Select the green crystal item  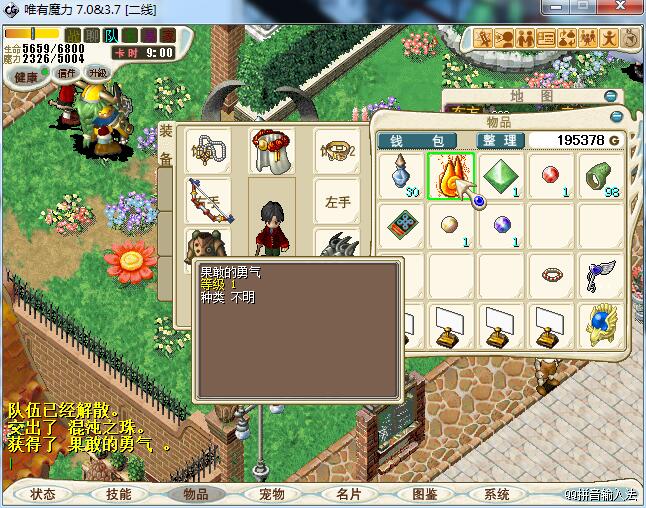(501, 177)
